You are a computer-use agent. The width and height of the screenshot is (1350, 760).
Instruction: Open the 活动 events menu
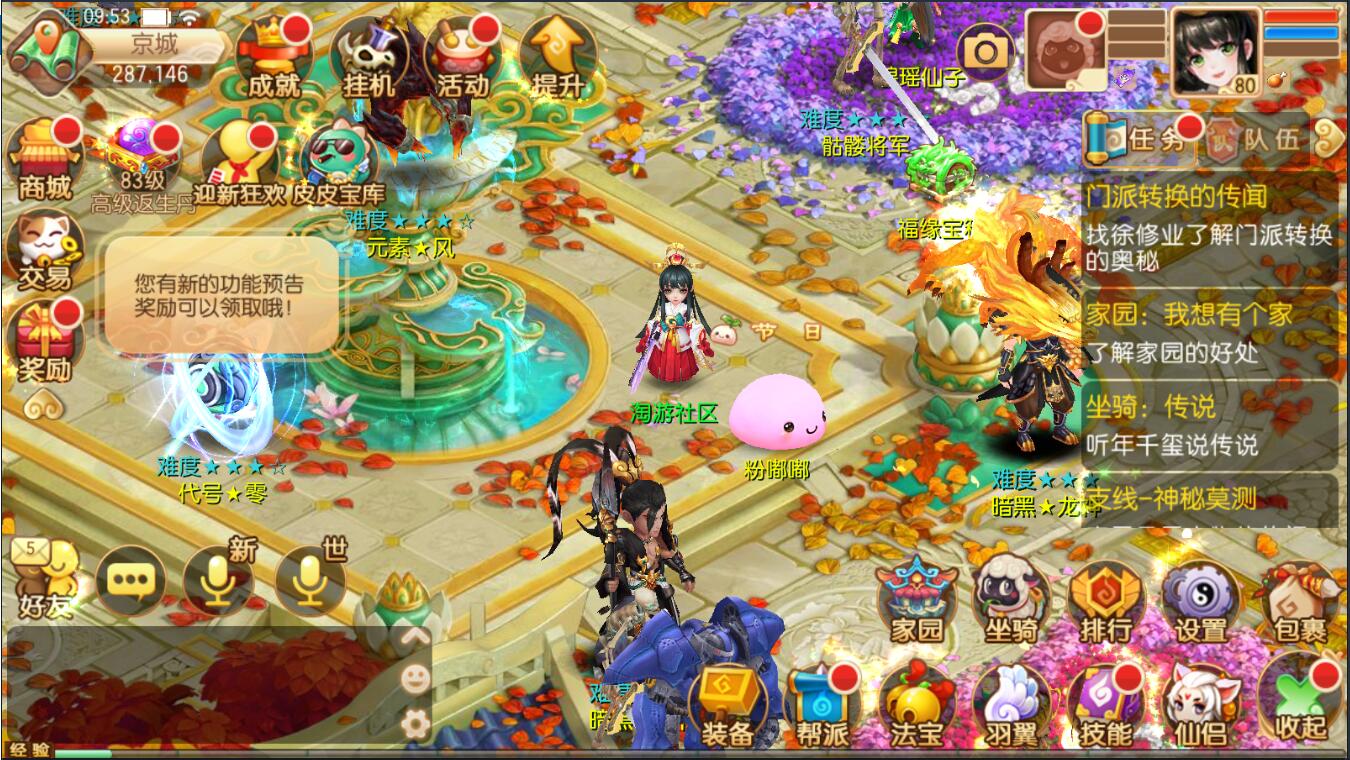[462, 58]
